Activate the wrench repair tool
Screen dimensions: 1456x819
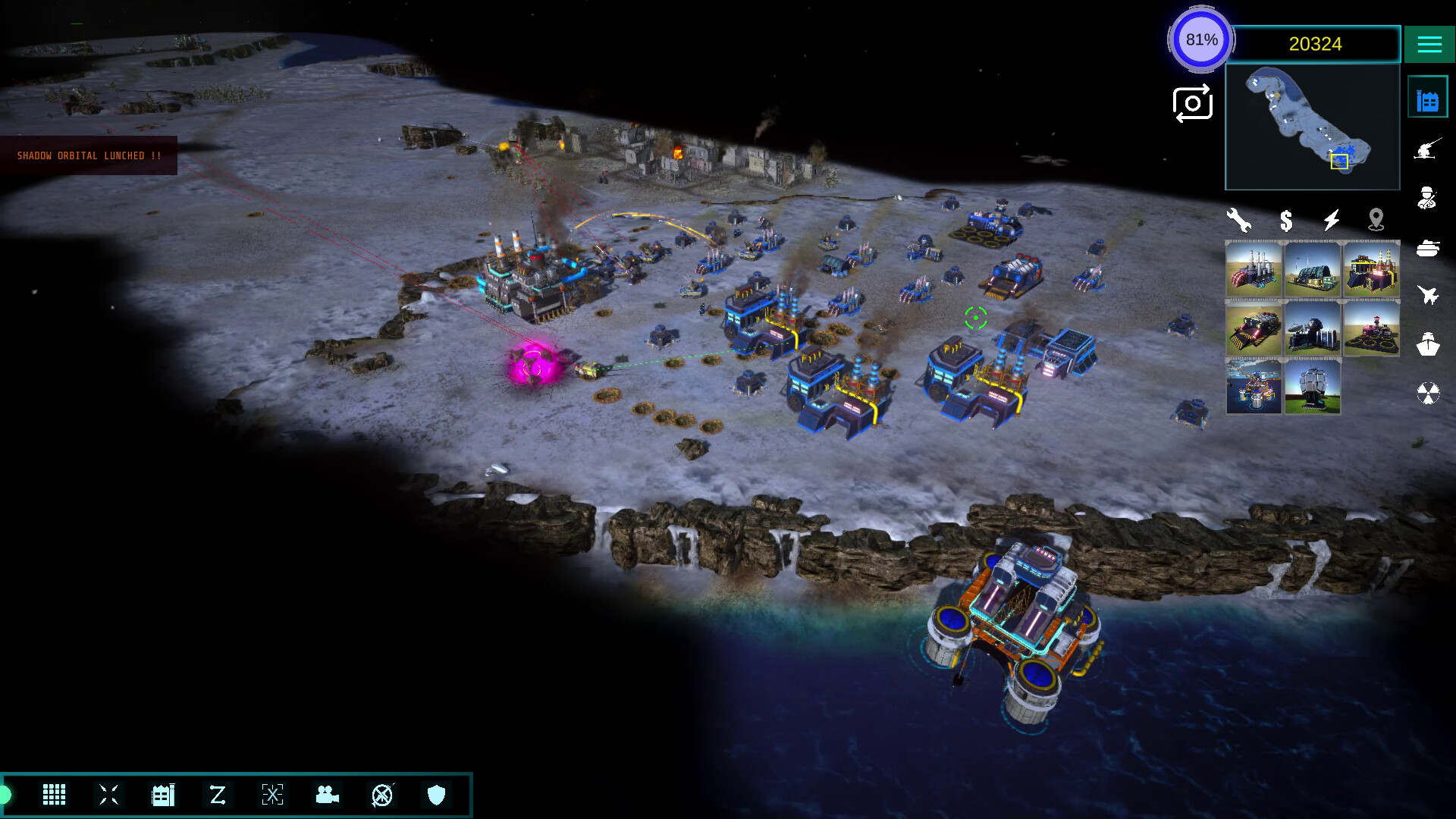[x=1239, y=221]
